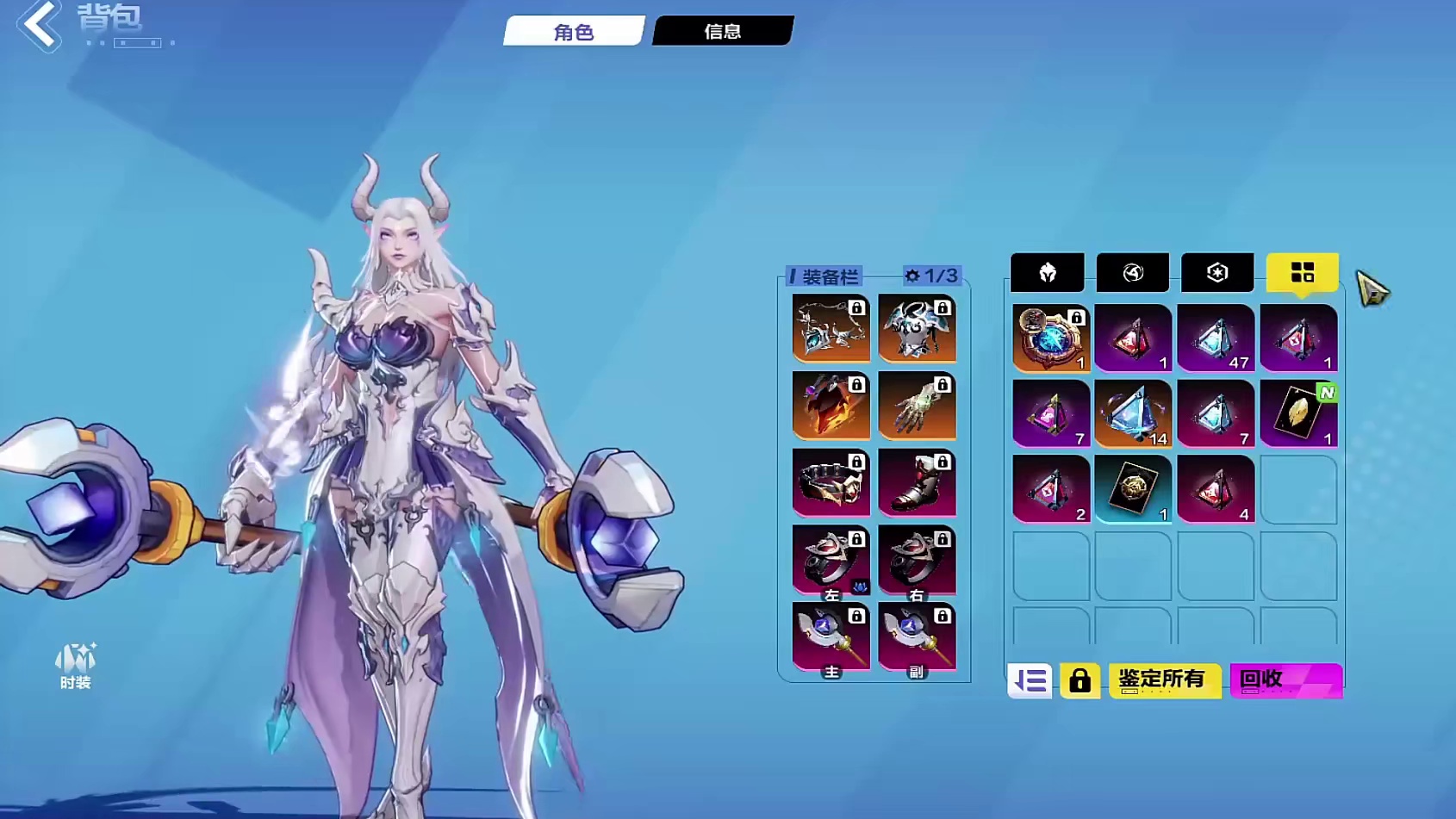Toggle the yellow lock button
The width and height of the screenshot is (1456, 819).
(1080, 681)
